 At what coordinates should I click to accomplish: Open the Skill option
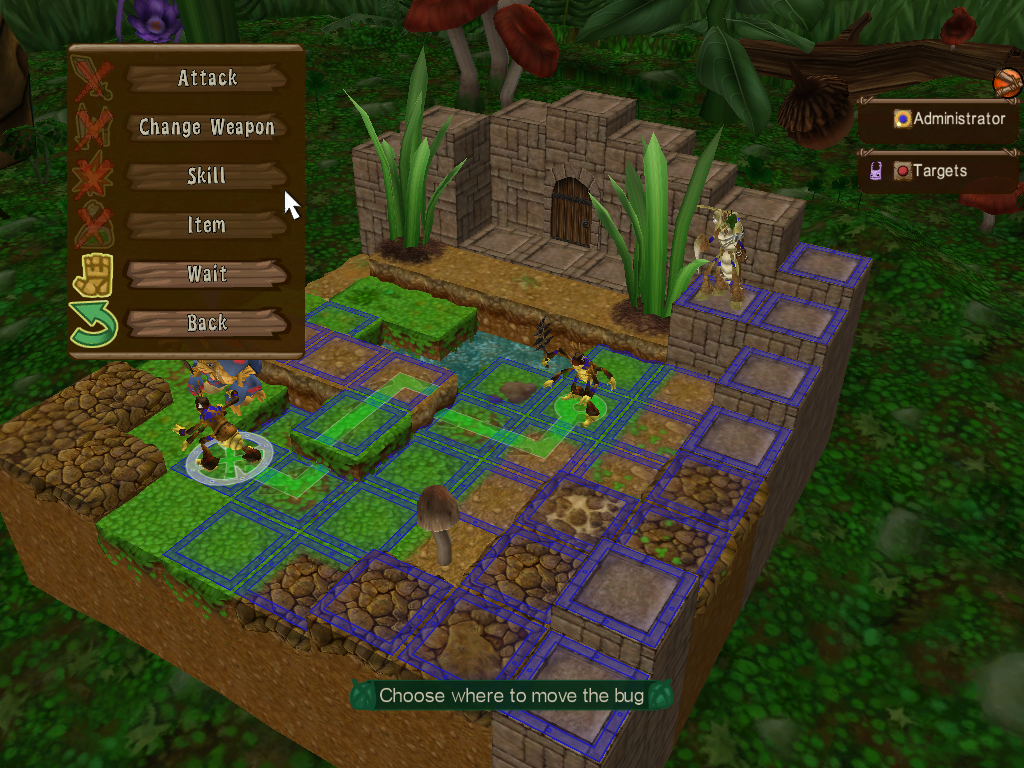[207, 176]
